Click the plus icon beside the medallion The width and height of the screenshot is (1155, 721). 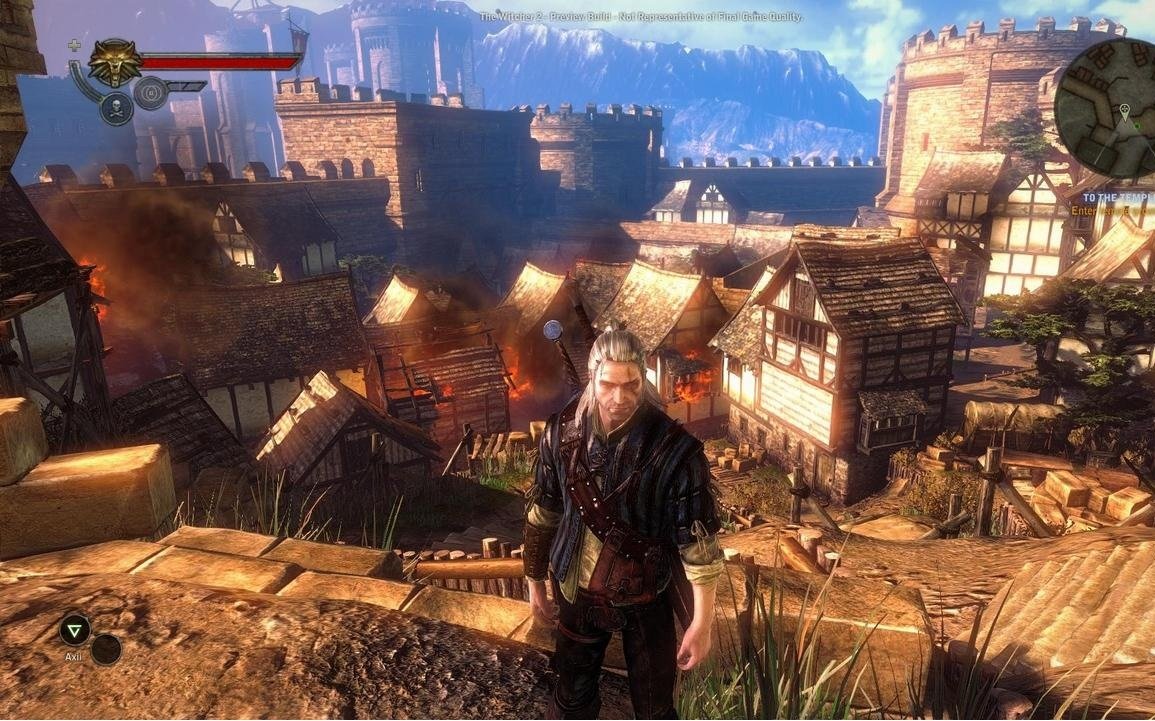coord(74,45)
